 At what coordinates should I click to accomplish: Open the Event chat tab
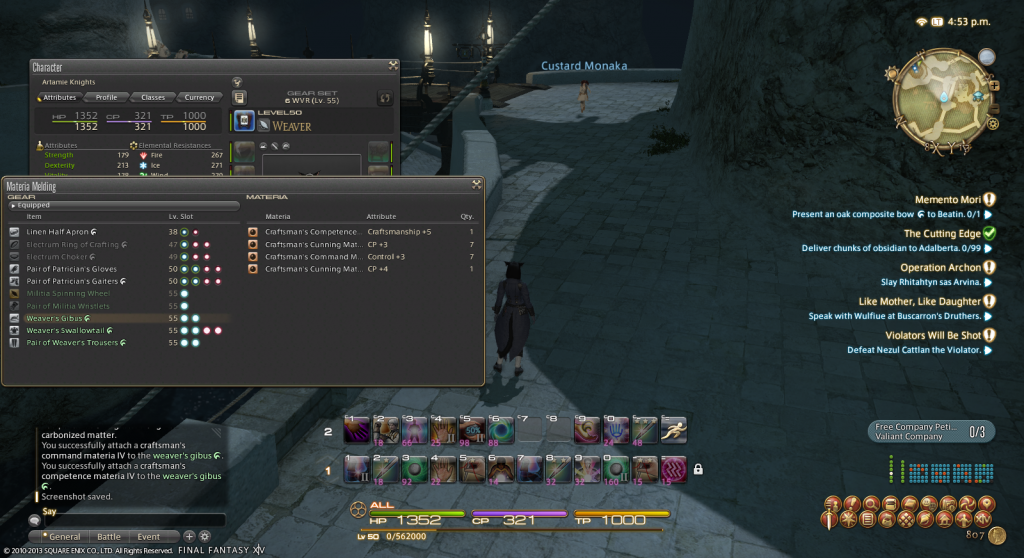pyautogui.click(x=148, y=537)
